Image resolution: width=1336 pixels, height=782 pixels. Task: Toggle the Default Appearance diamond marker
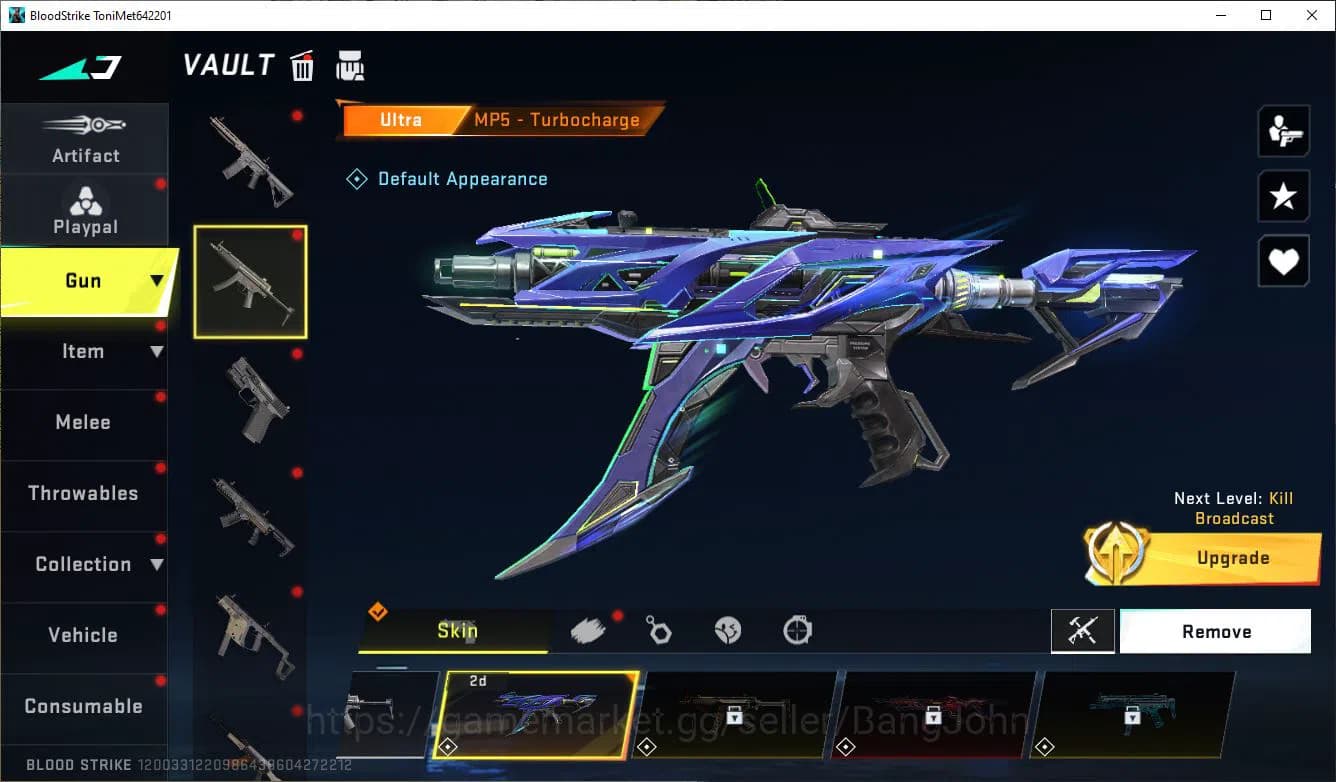[357, 178]
